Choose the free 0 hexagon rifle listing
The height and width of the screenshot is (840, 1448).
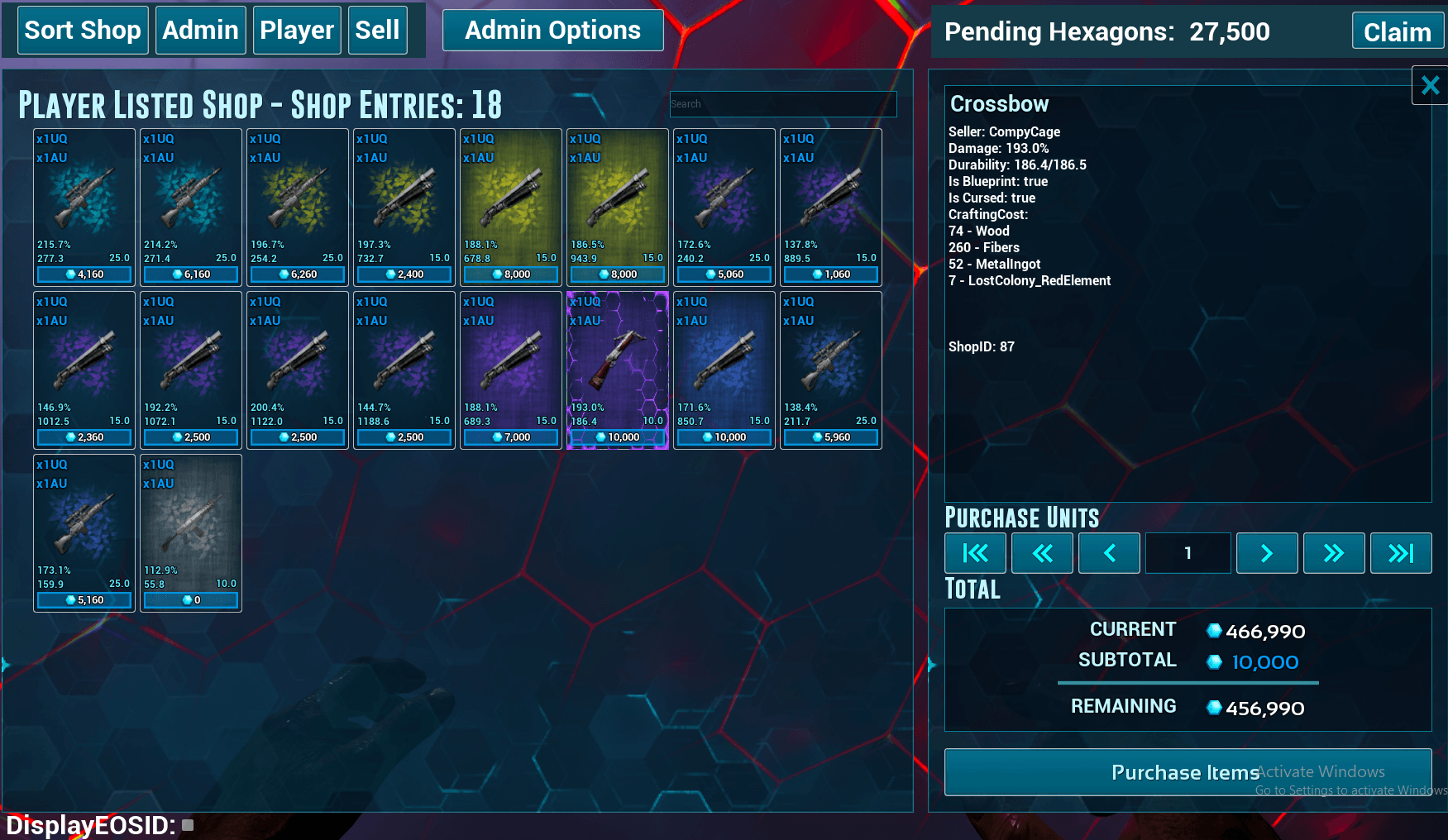pyautogui.click(x=191, y=532)
